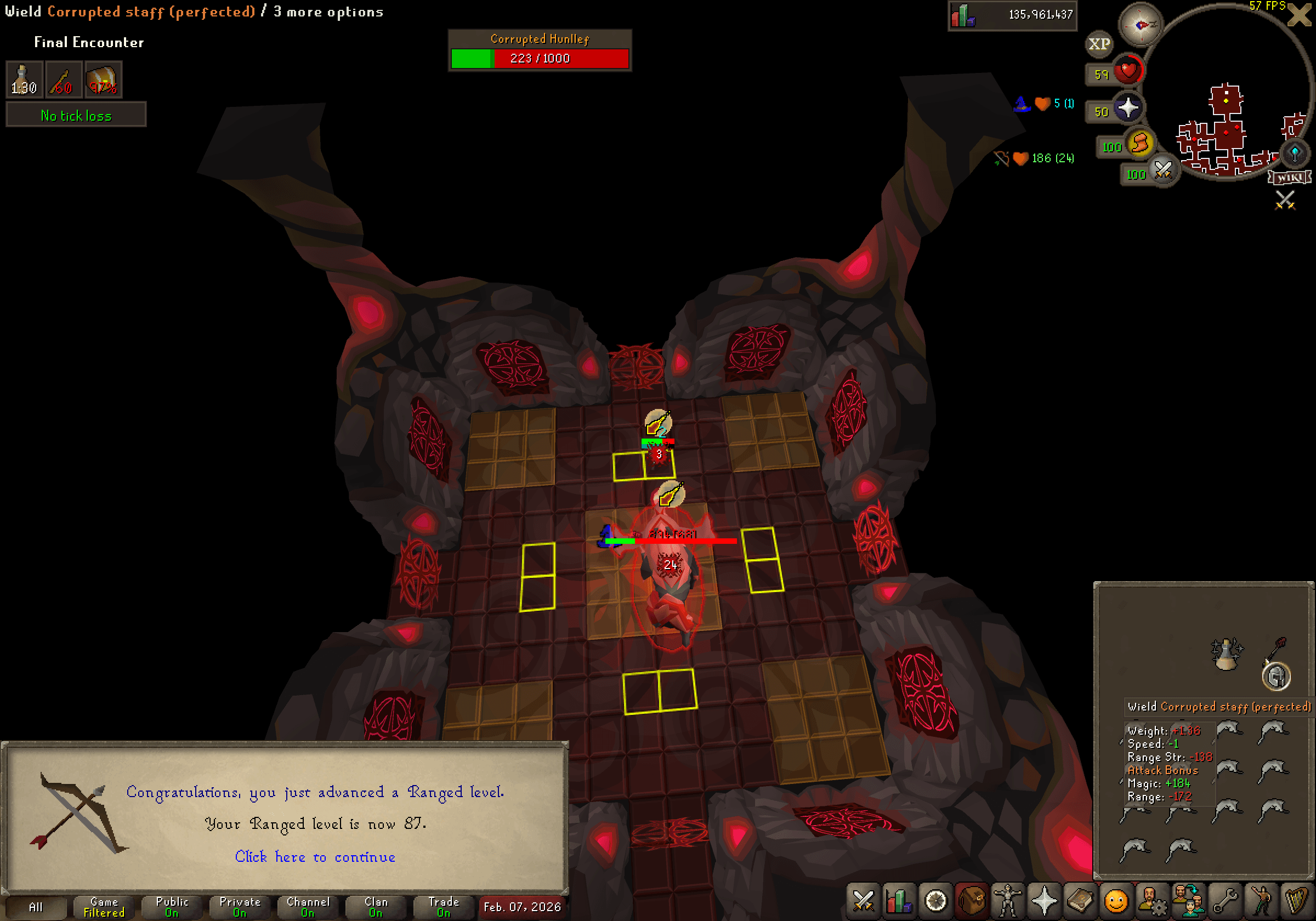Image resolution: width=1316 pixels, height=921 pixels.
Task: Open the Equipment worn items tab
Action: [1007, 901]
